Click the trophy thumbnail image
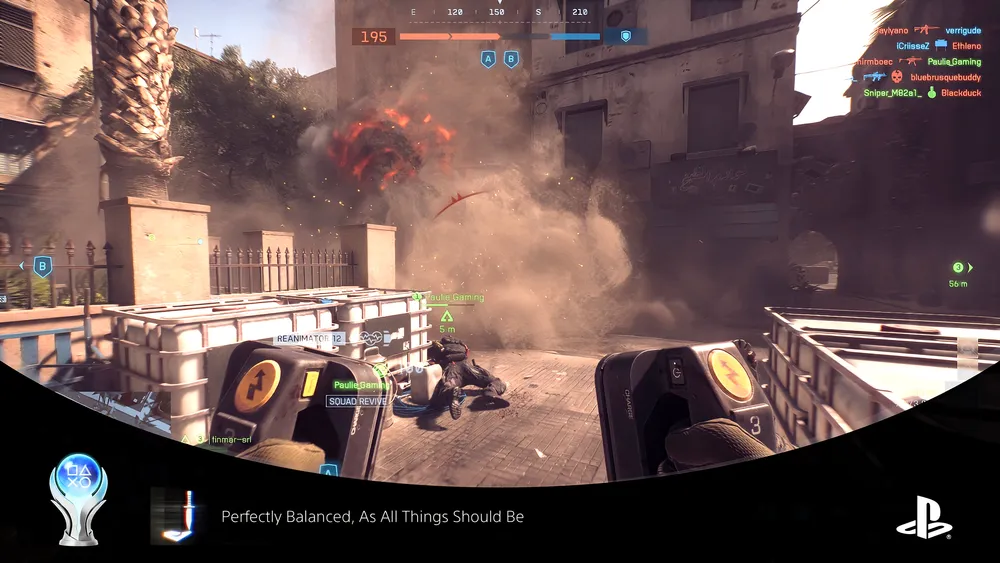Screen dimensions: 1000x563 (173, 516)
